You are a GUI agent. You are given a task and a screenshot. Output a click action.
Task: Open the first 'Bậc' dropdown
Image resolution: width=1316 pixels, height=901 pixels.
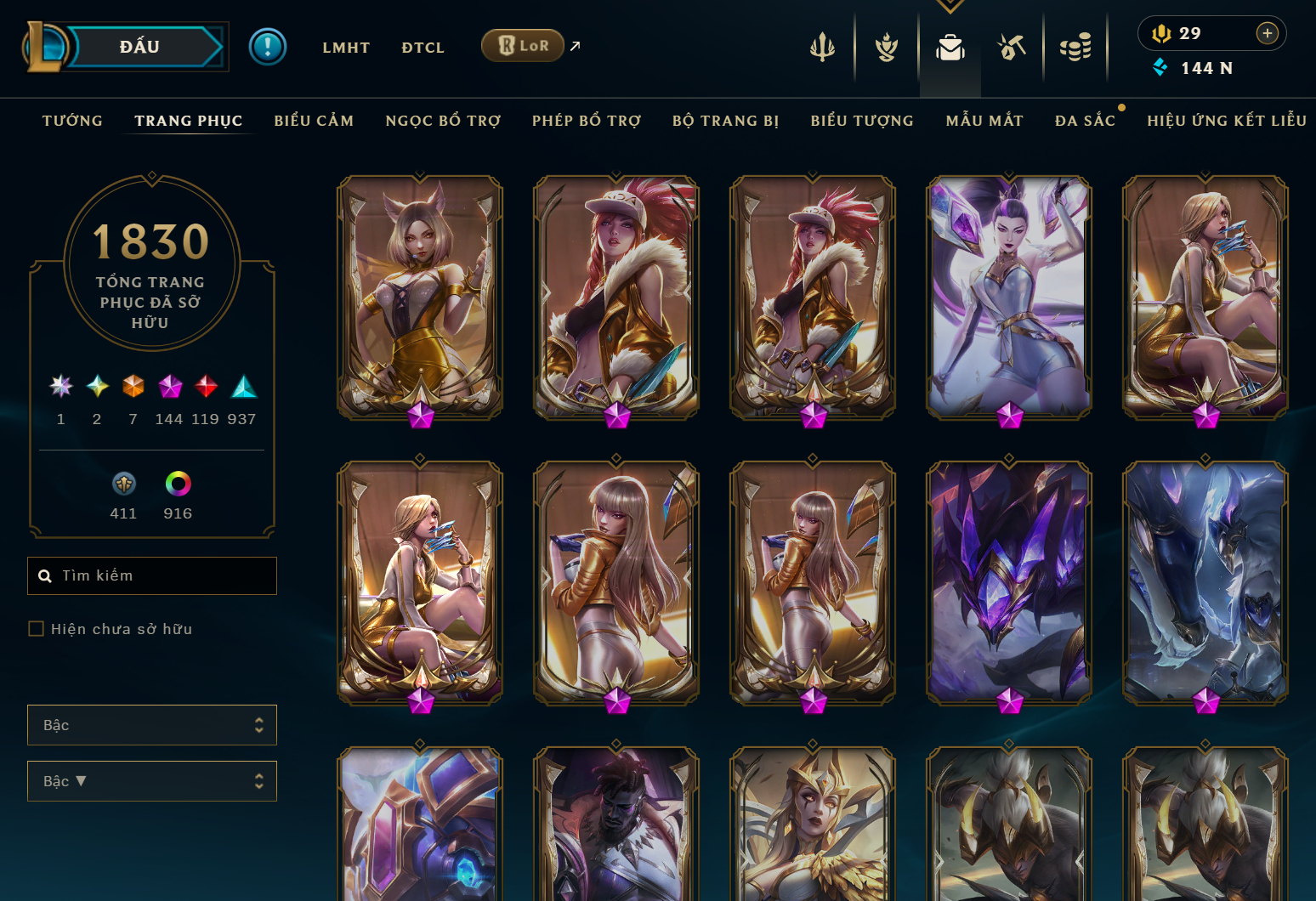[x=151, y=725]
